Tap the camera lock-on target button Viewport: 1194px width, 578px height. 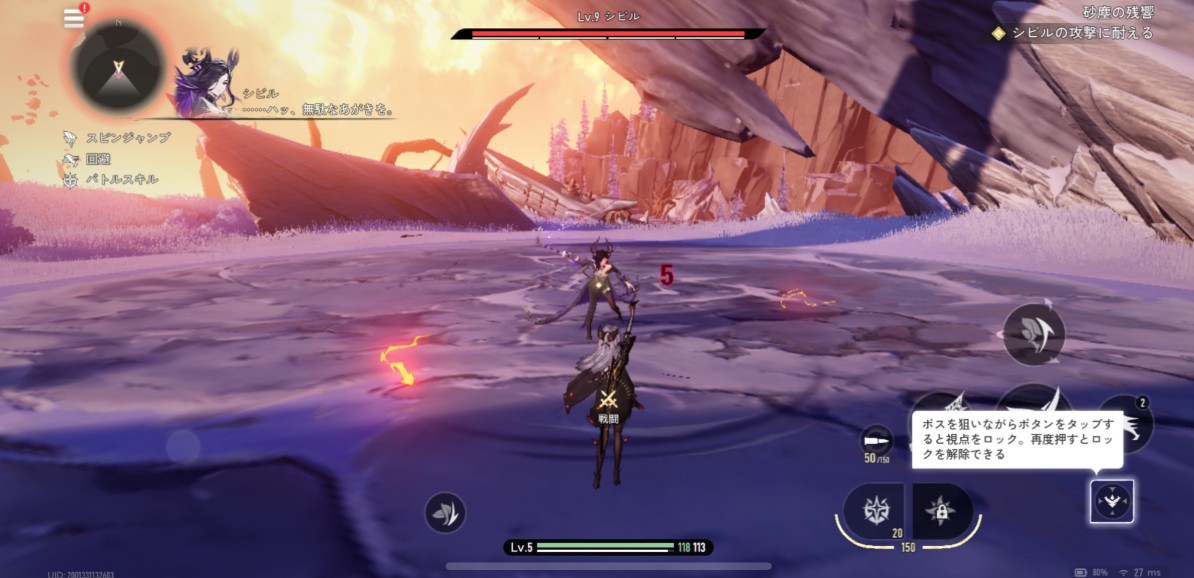[x=1111, y=501]
